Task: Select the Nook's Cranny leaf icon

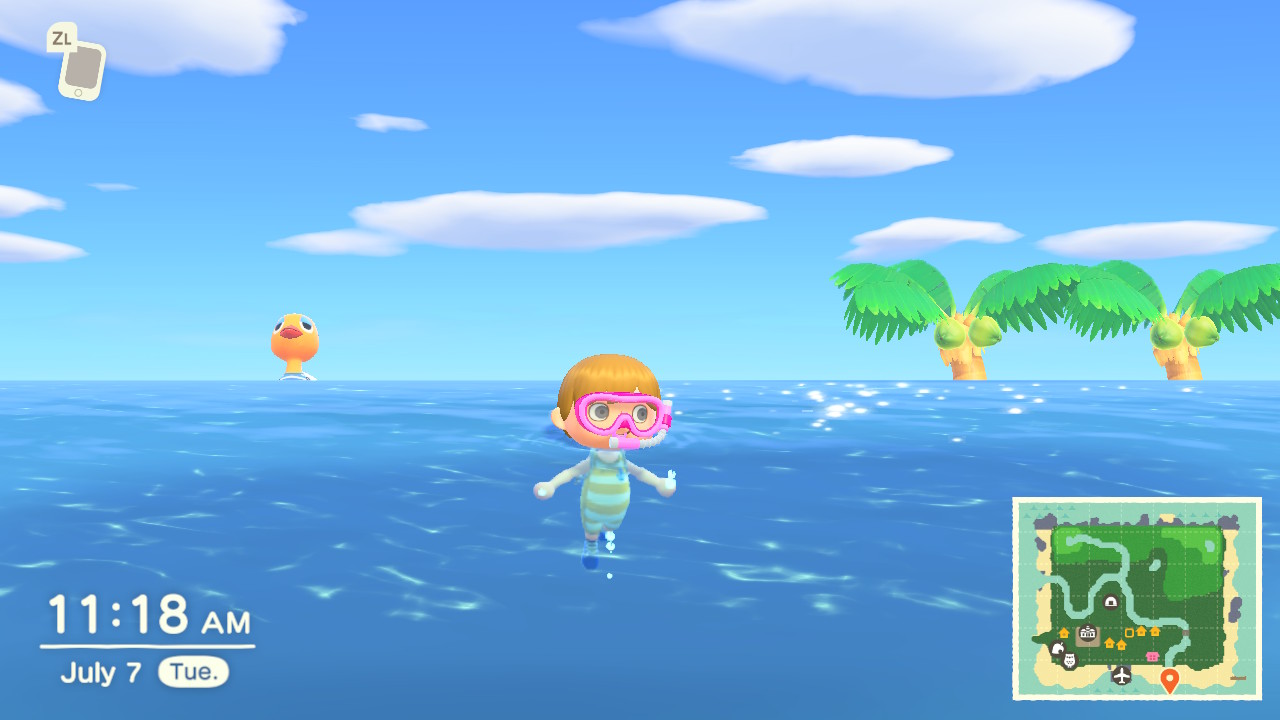Action: 1058,646
